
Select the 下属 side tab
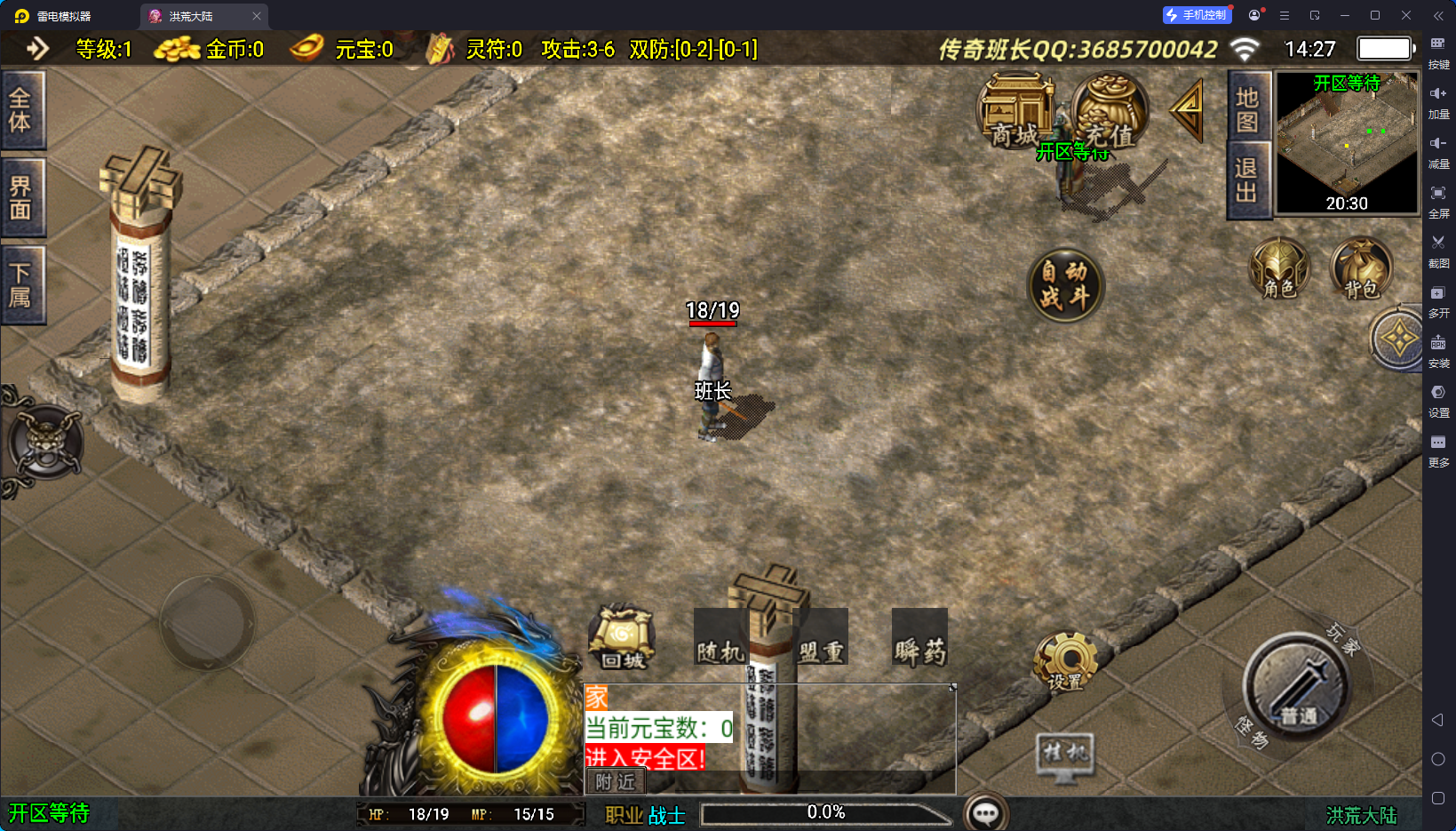[21, 285]
